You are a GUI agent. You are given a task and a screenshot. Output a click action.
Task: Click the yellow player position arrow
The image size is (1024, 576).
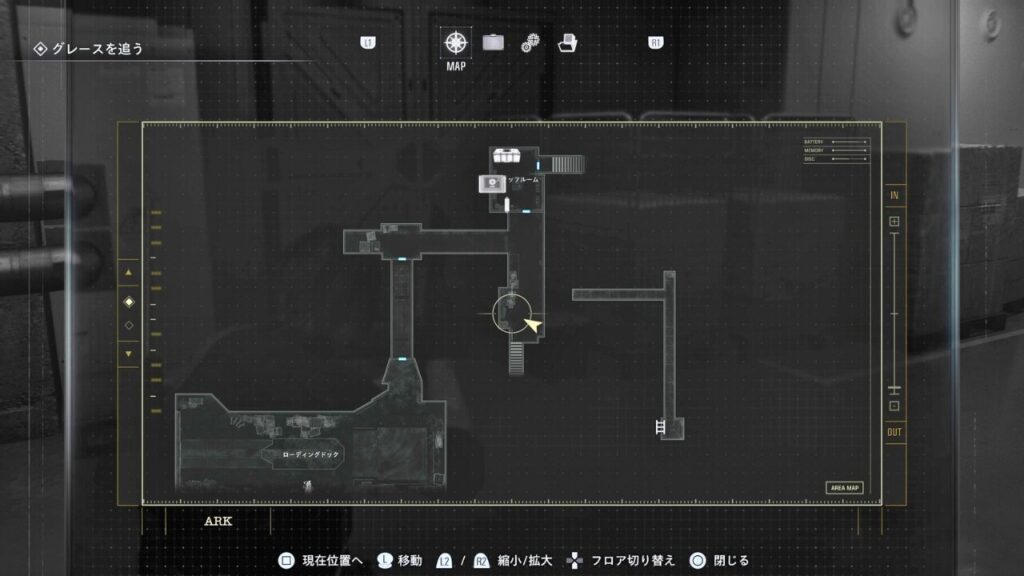(x=532, y=325)
